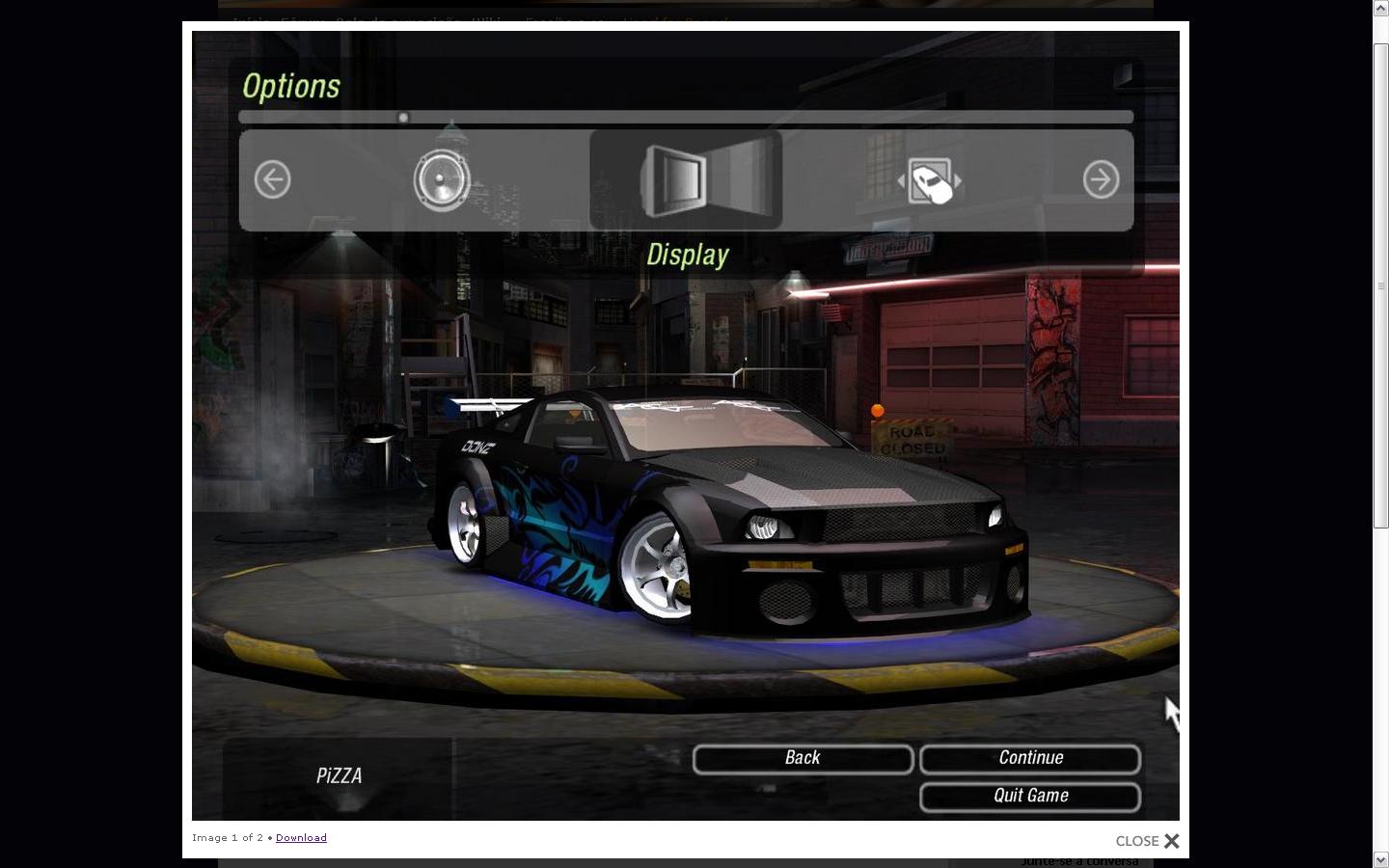The height and width of the screenshot is (868, 1389).
Task: Open the Fórum menu item on the background page
Action: [x=299, y=22]
